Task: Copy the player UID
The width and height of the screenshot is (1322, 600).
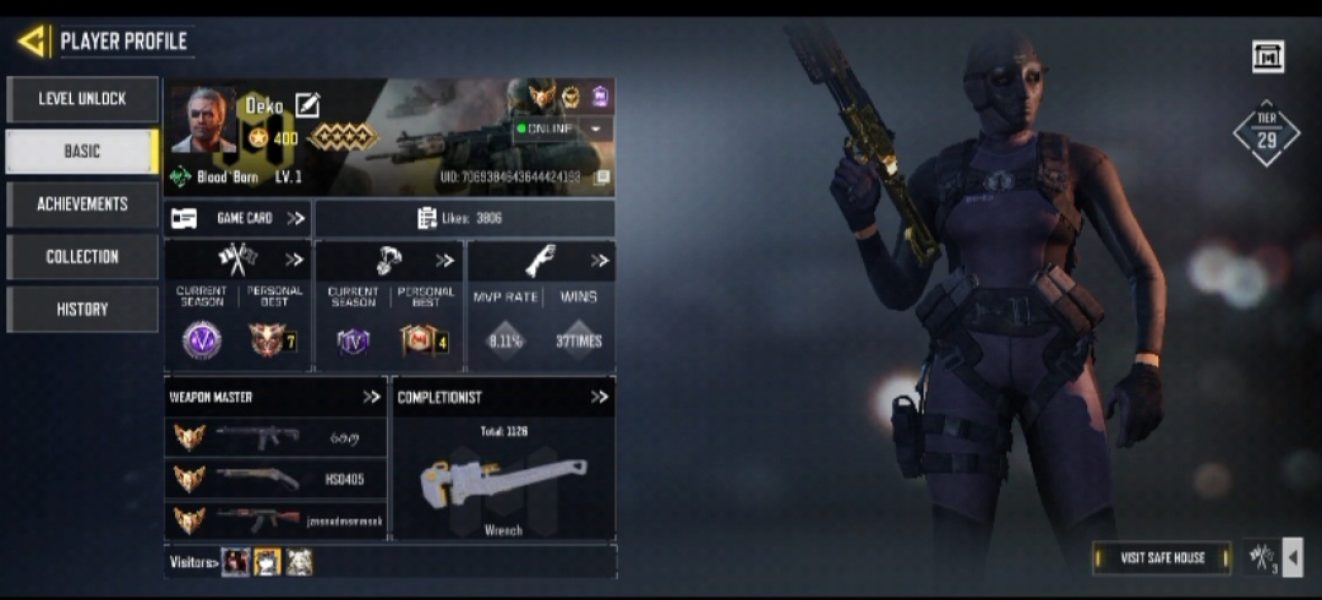Action: pyautogui.click(x=602, y=177)
